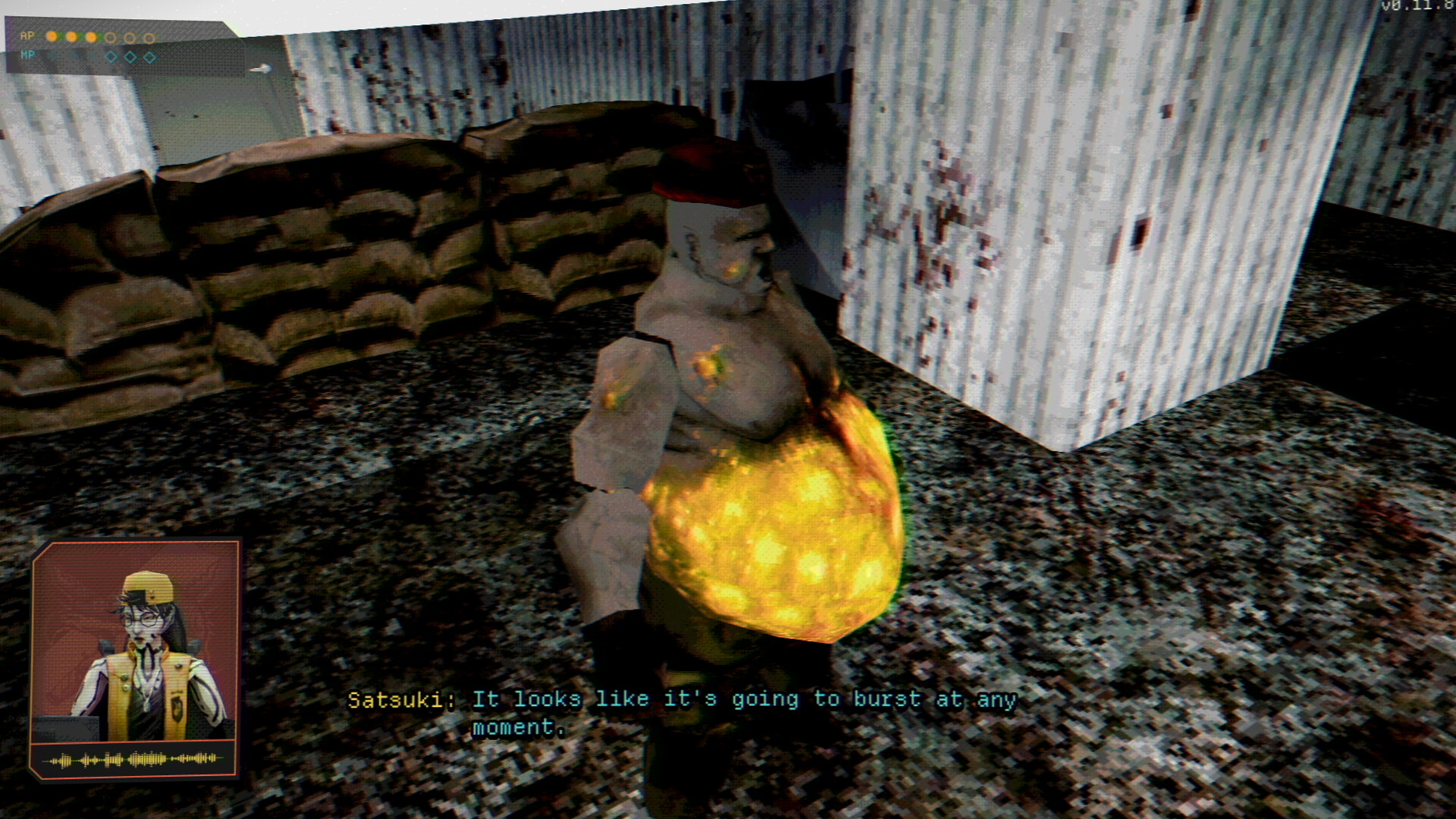
Task: Click an empty AP slot icon
Action: click(111, 37)
